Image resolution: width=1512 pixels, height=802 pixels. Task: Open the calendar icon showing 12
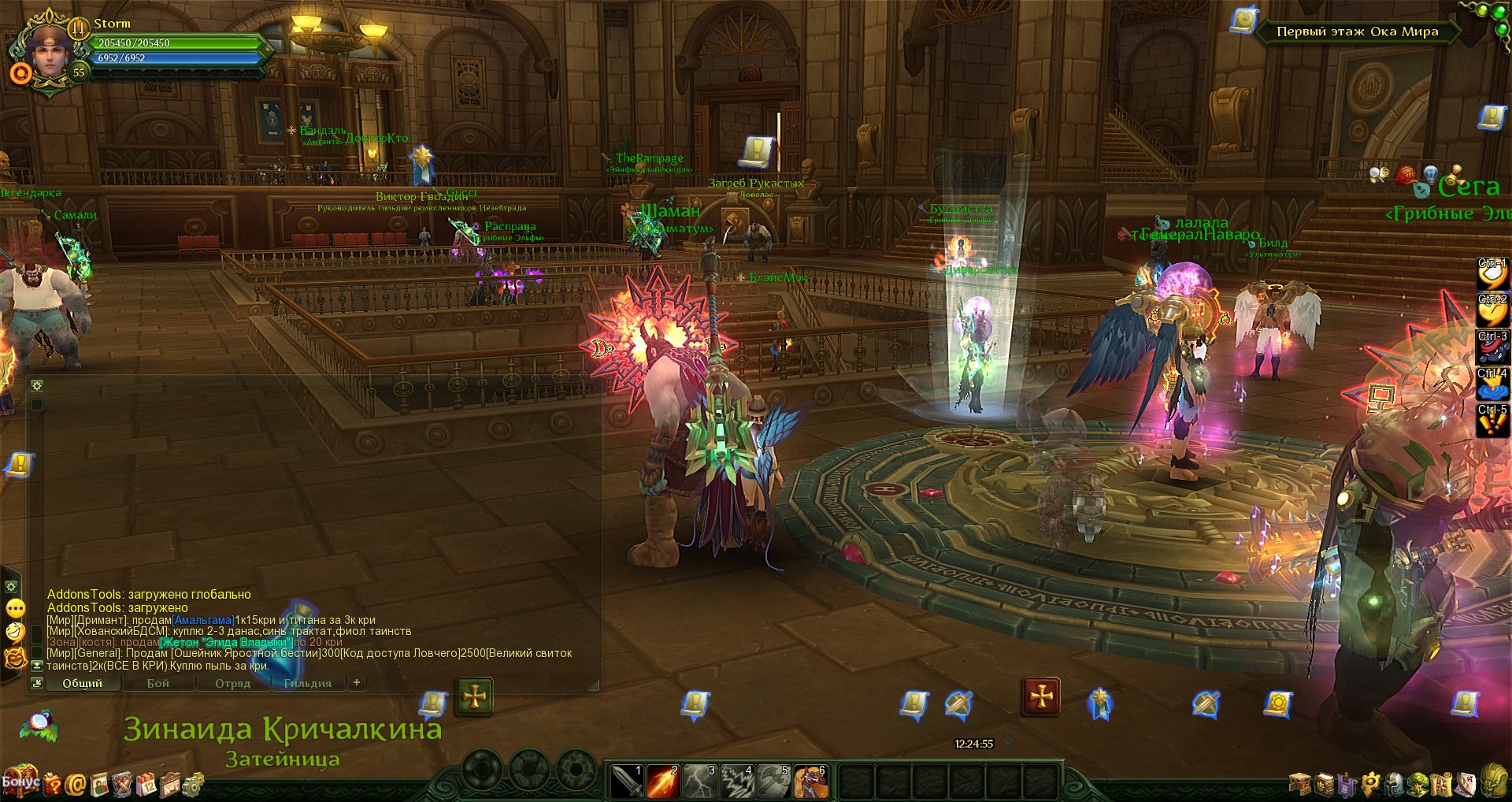click(x=147, y=784)
